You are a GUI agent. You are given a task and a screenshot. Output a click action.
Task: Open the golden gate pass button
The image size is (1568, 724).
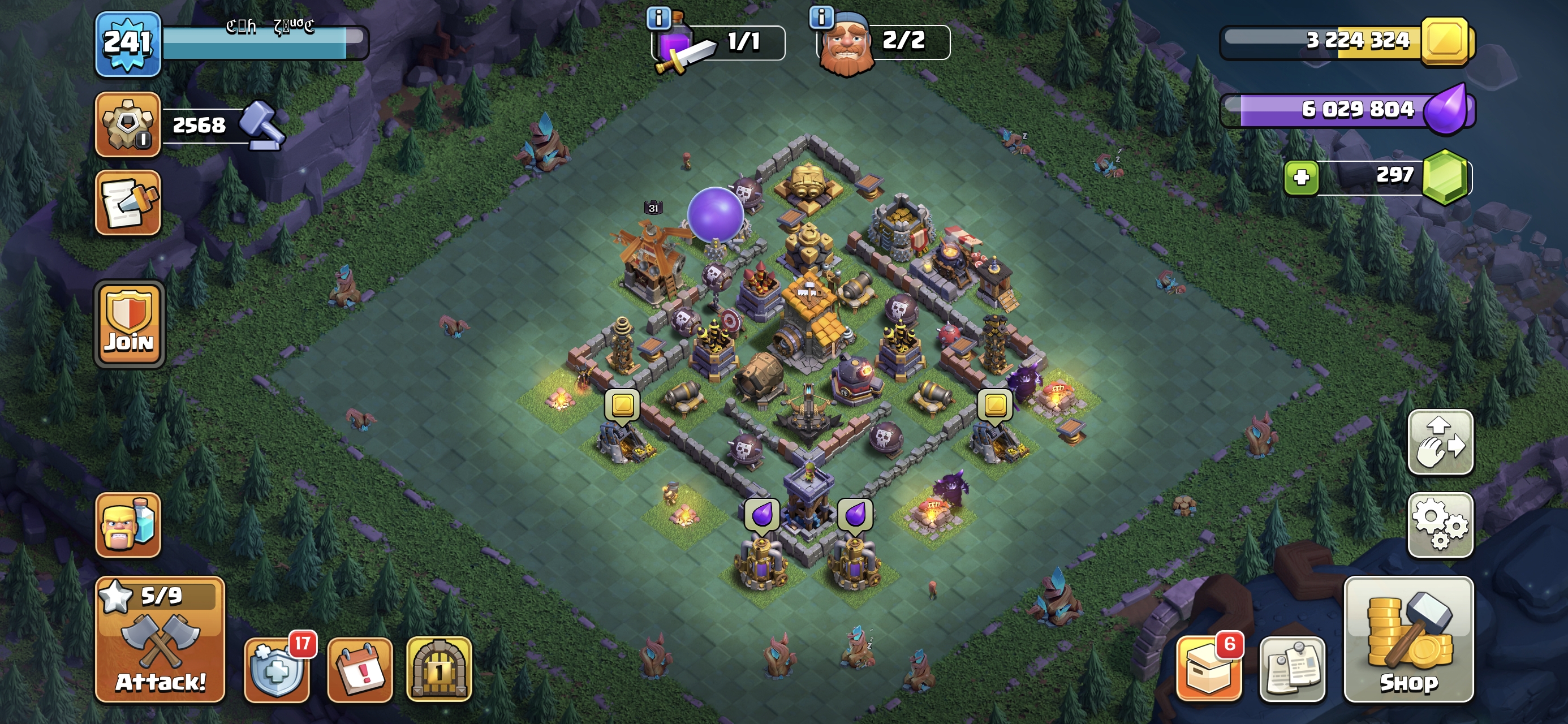click(439, 670)
